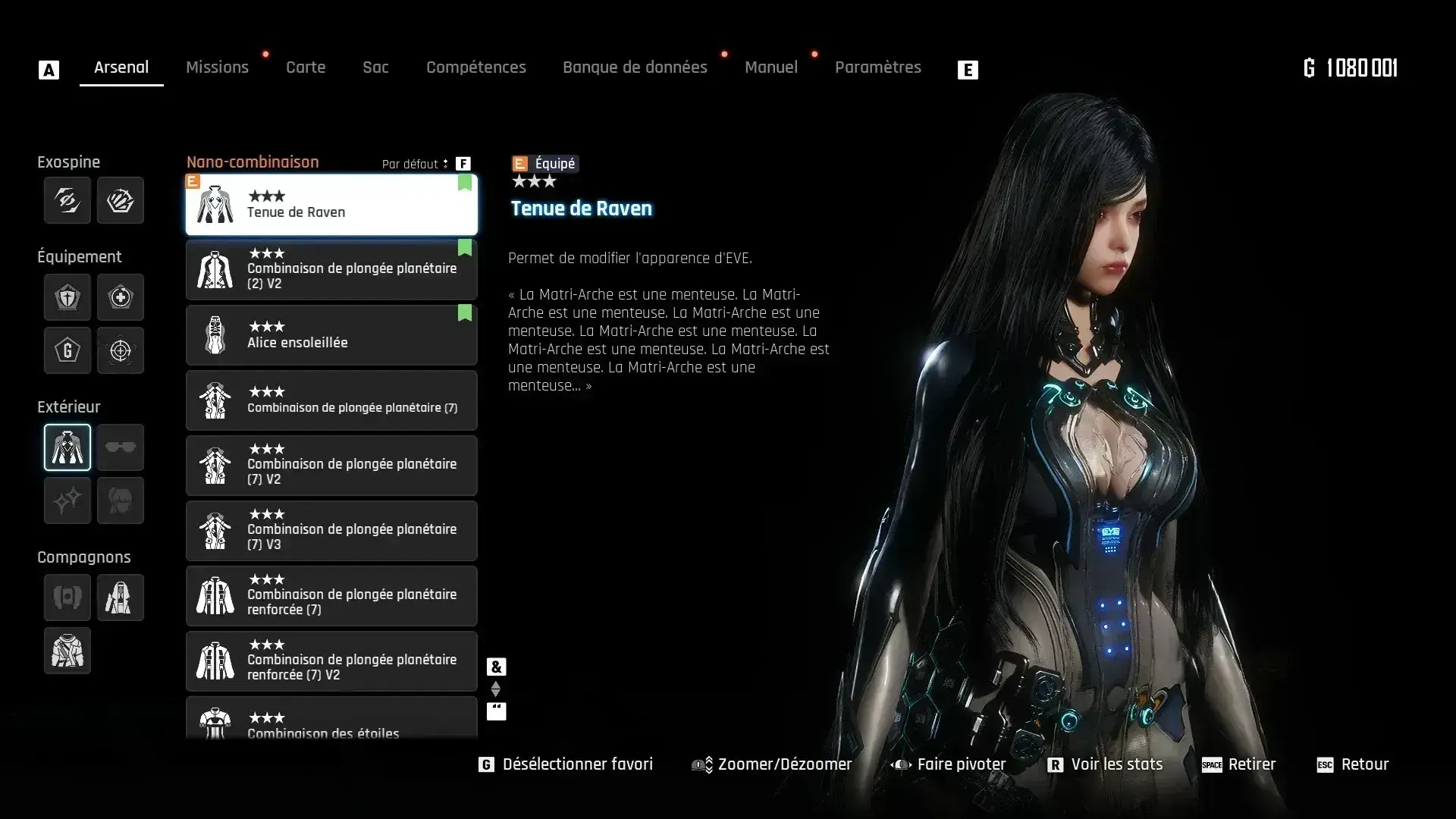Image resolution: width=1456 pixels, height=819 pixels.
Task: Select the sunglasses accessory slot
Action: coord(121,447)
